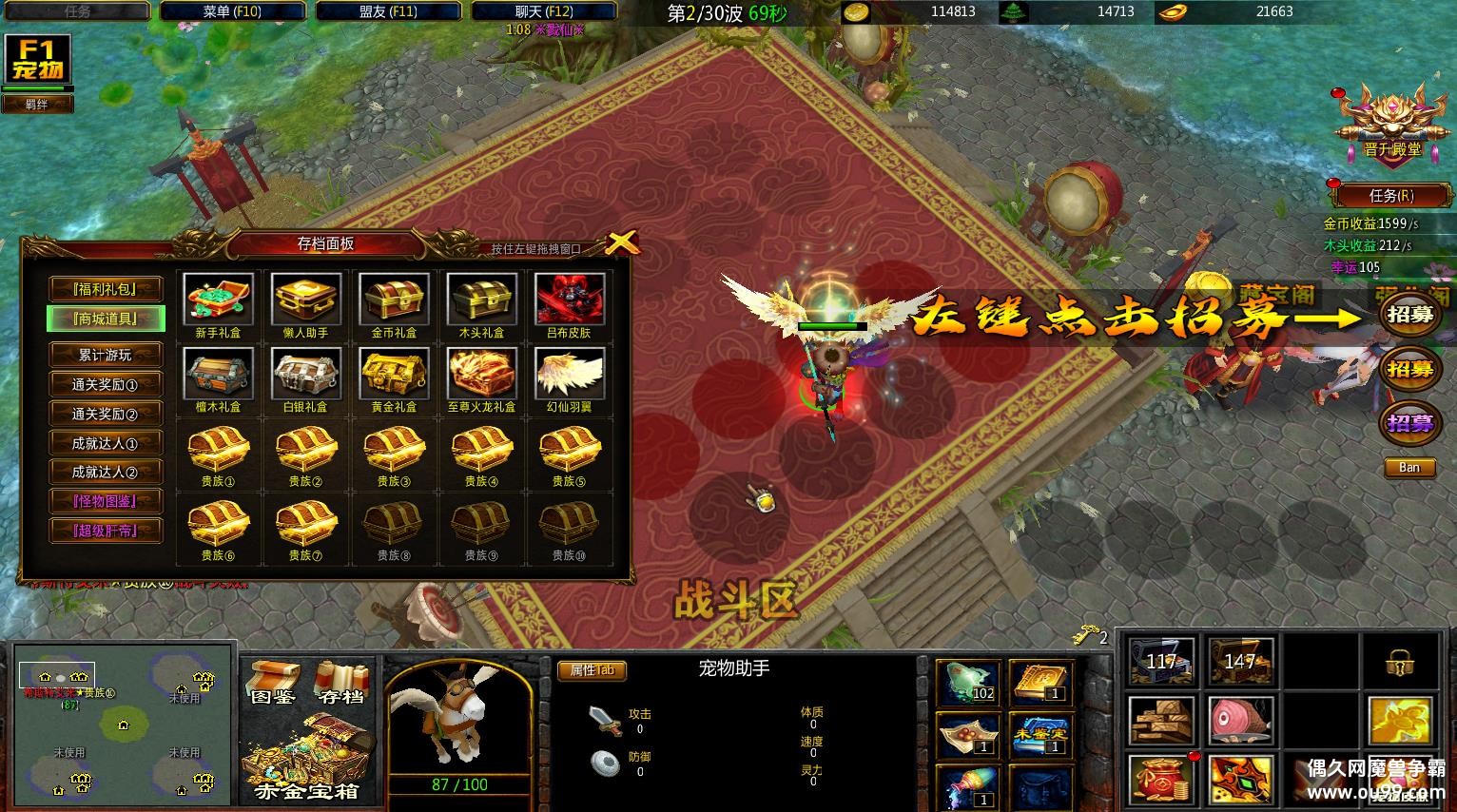
Task: Open the 图鉴 codex button
Action: pyautogui.click(x=272, y=682)
